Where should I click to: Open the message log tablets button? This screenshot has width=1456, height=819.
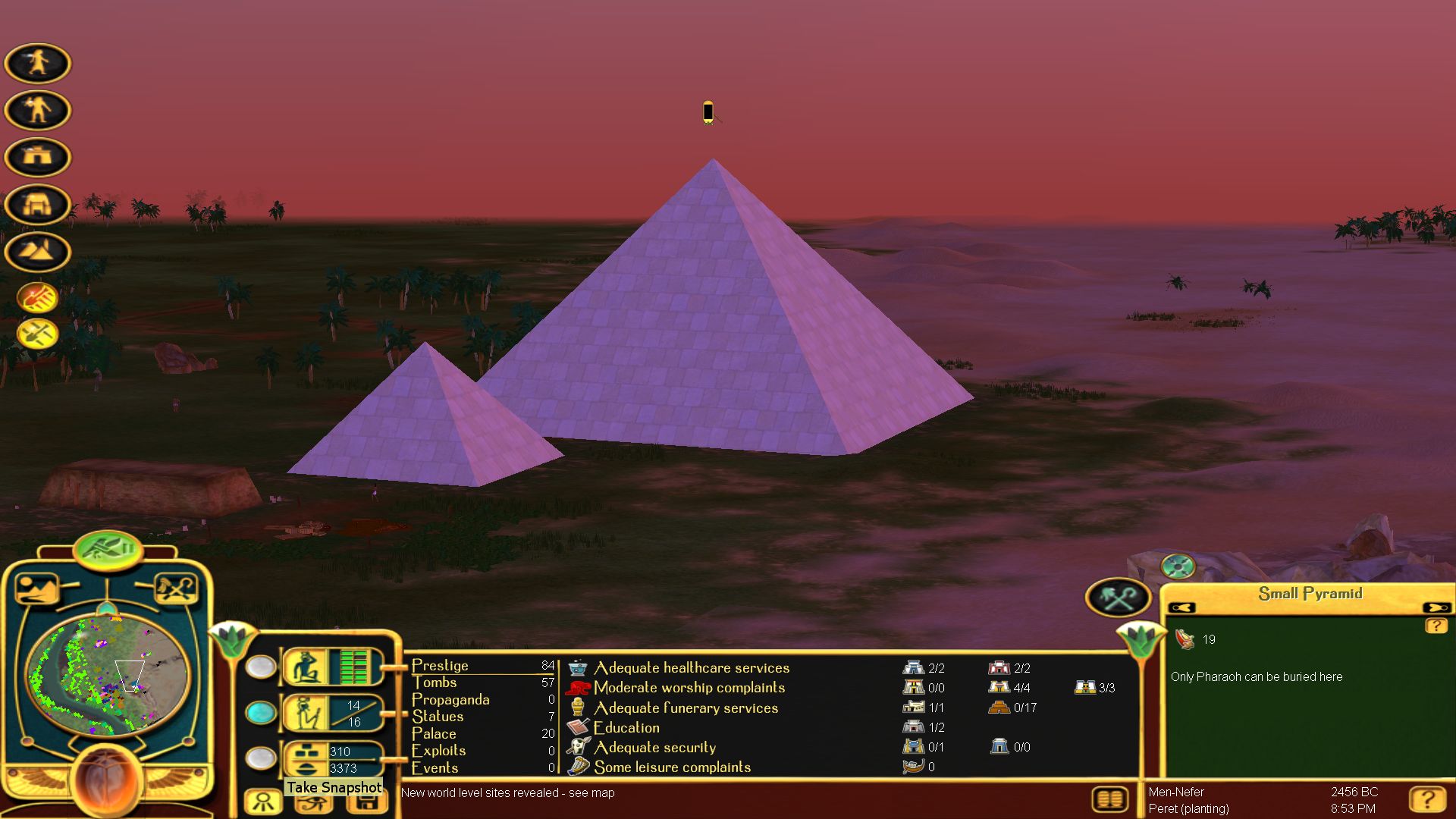pyautogui.click(x=1109, y=799)
